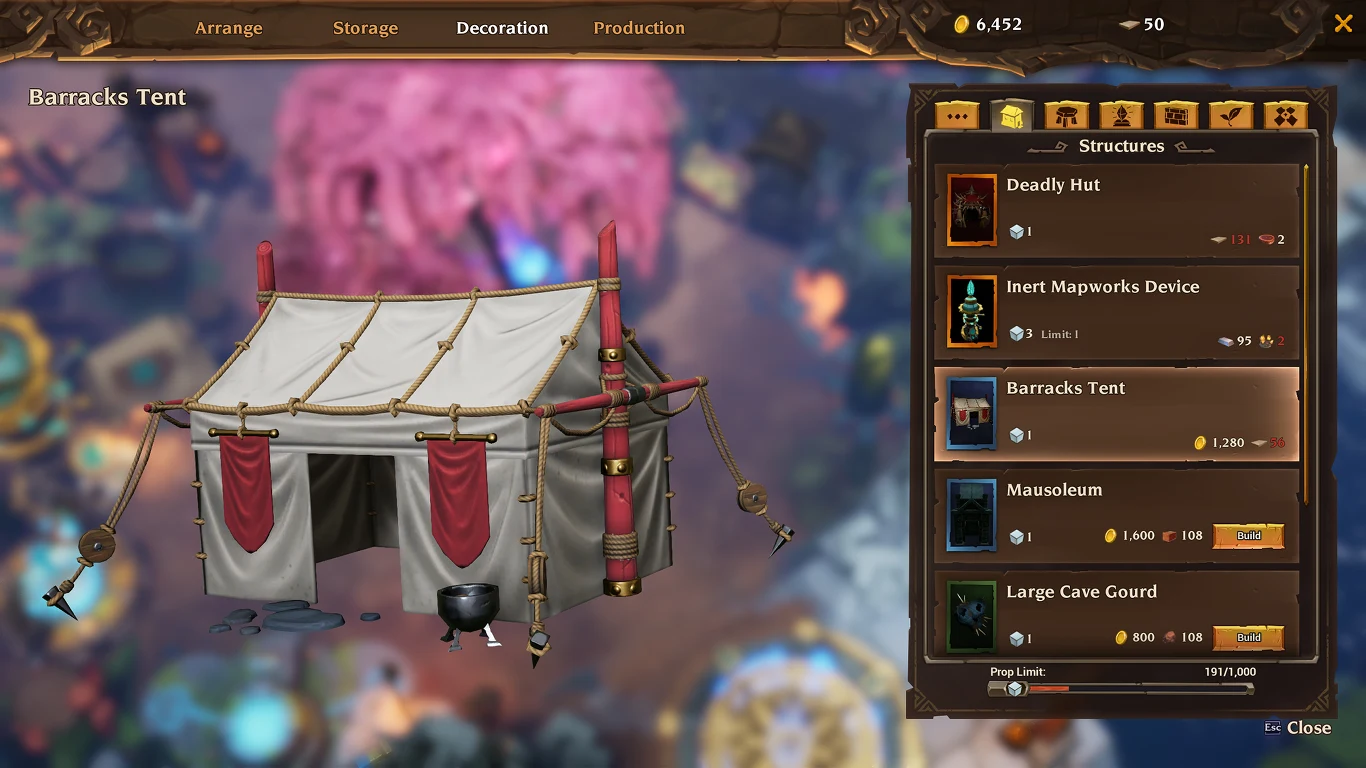Switch to the Arrange tab
1366x768 pixels.
[228, 28]
